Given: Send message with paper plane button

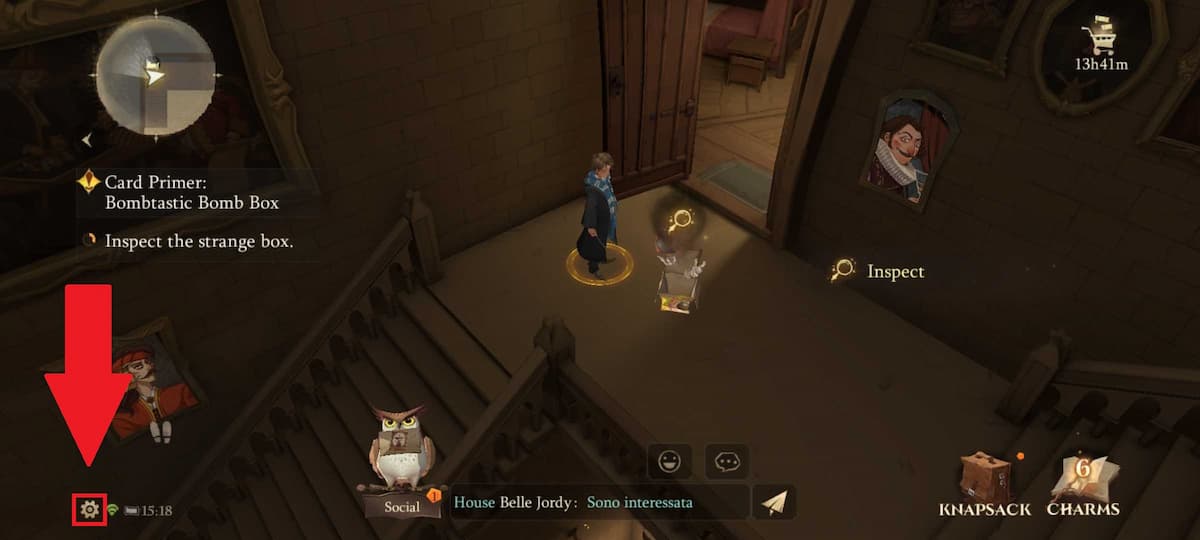Looking at the screenshot, I should pos(773,502).
